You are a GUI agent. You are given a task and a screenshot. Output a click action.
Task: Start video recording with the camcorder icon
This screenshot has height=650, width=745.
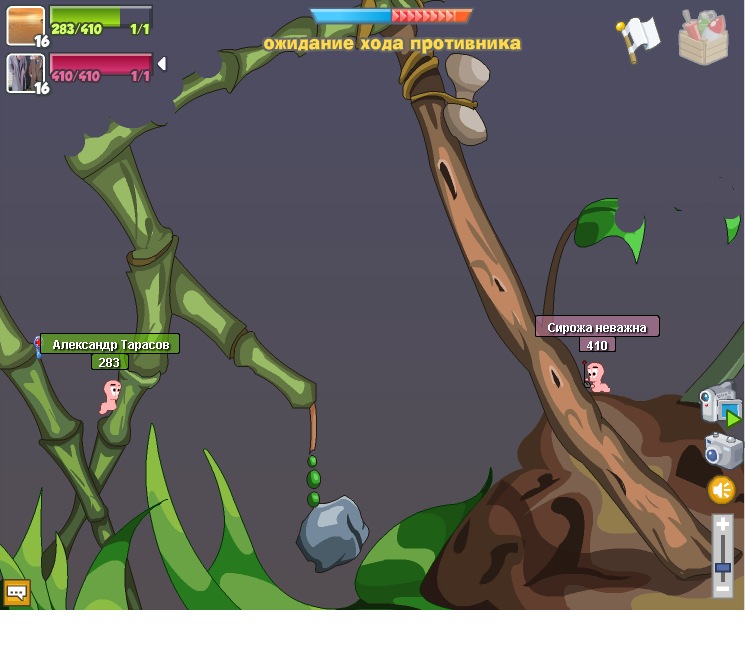point(719,404)
